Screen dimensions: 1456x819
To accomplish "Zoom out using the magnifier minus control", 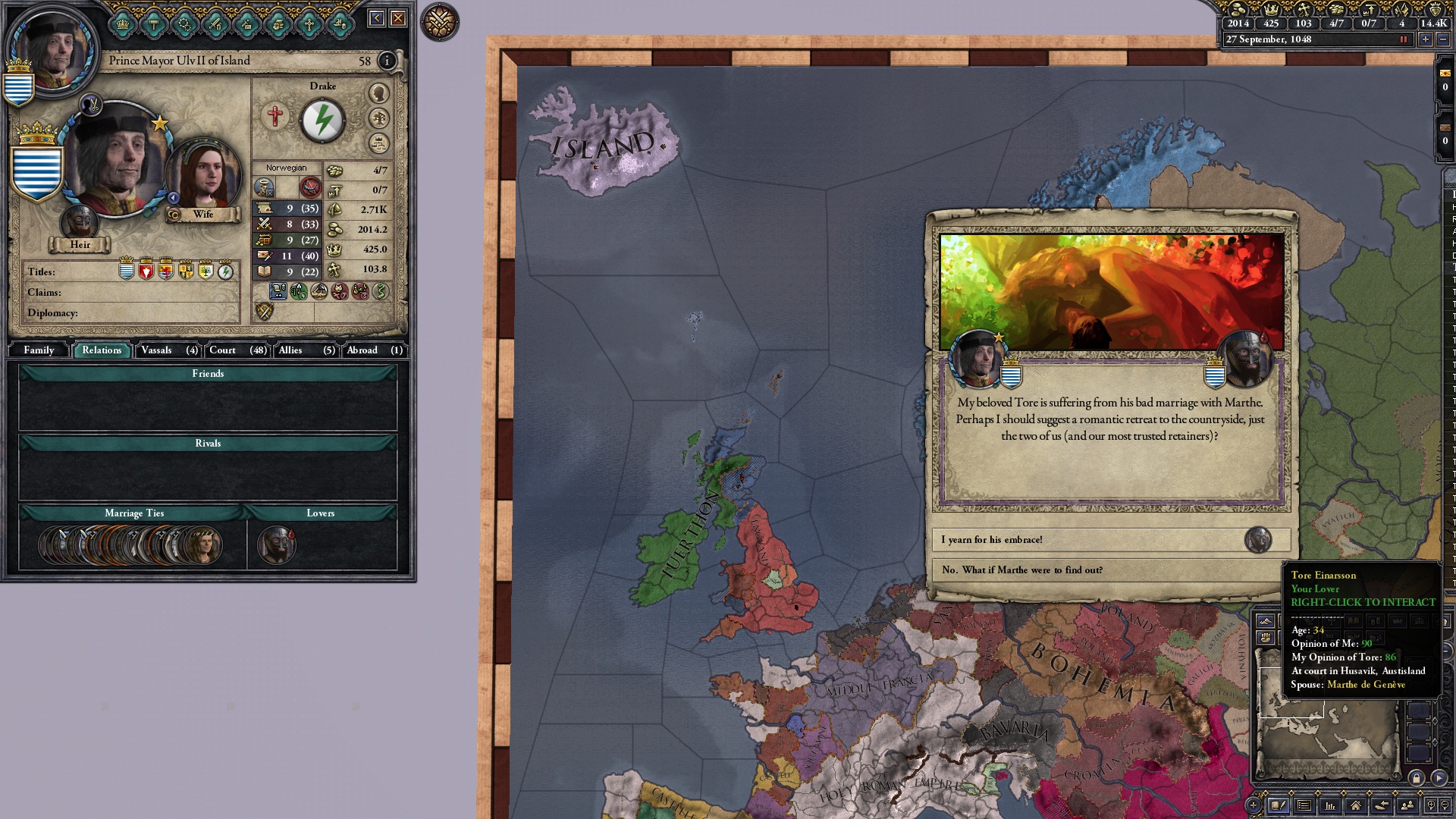I will 1446,805.
